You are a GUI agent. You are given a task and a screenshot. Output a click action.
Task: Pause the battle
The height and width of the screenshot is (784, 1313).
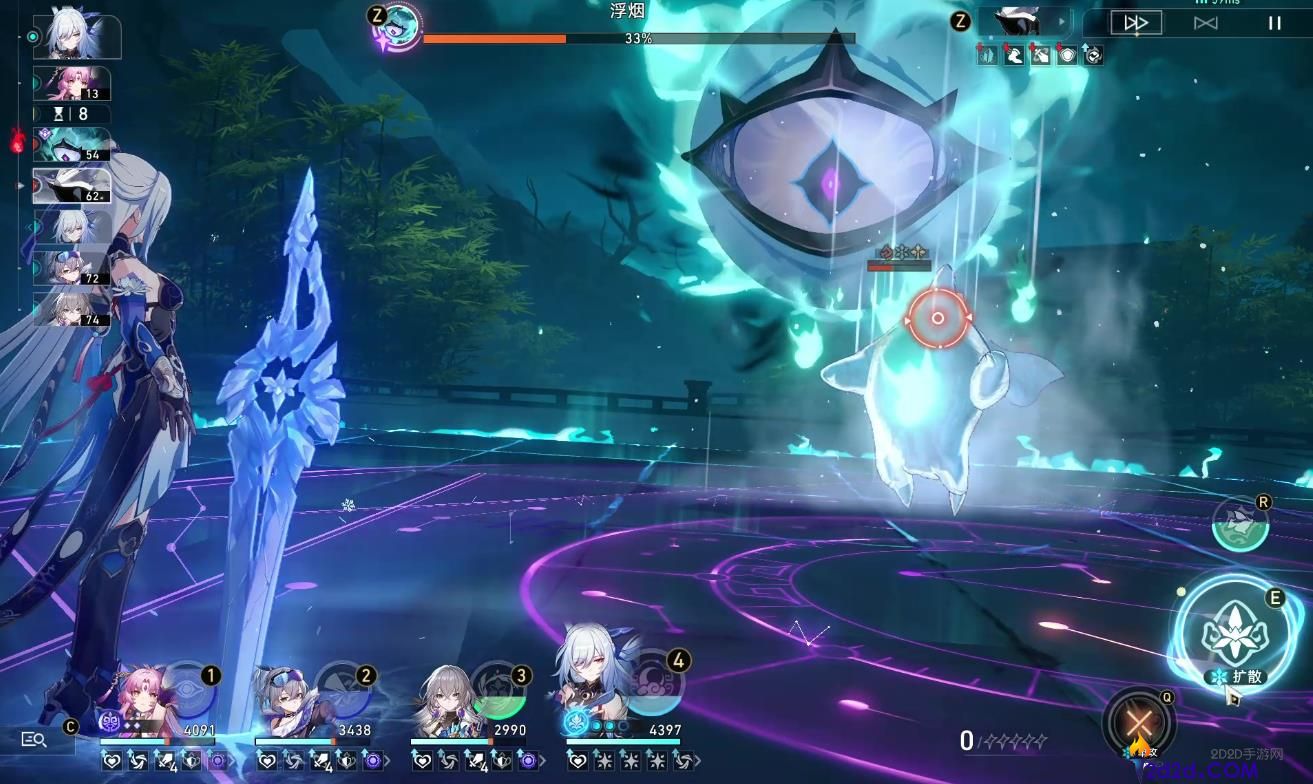coord(1274,23)
